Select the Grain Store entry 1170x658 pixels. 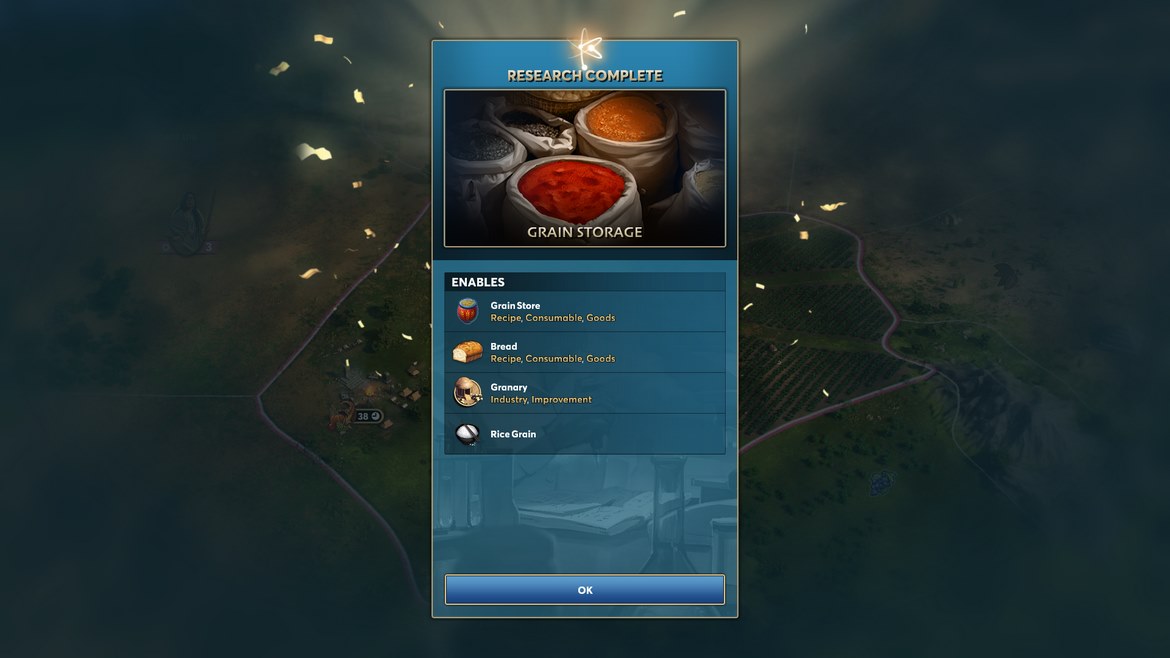point(585,311)
